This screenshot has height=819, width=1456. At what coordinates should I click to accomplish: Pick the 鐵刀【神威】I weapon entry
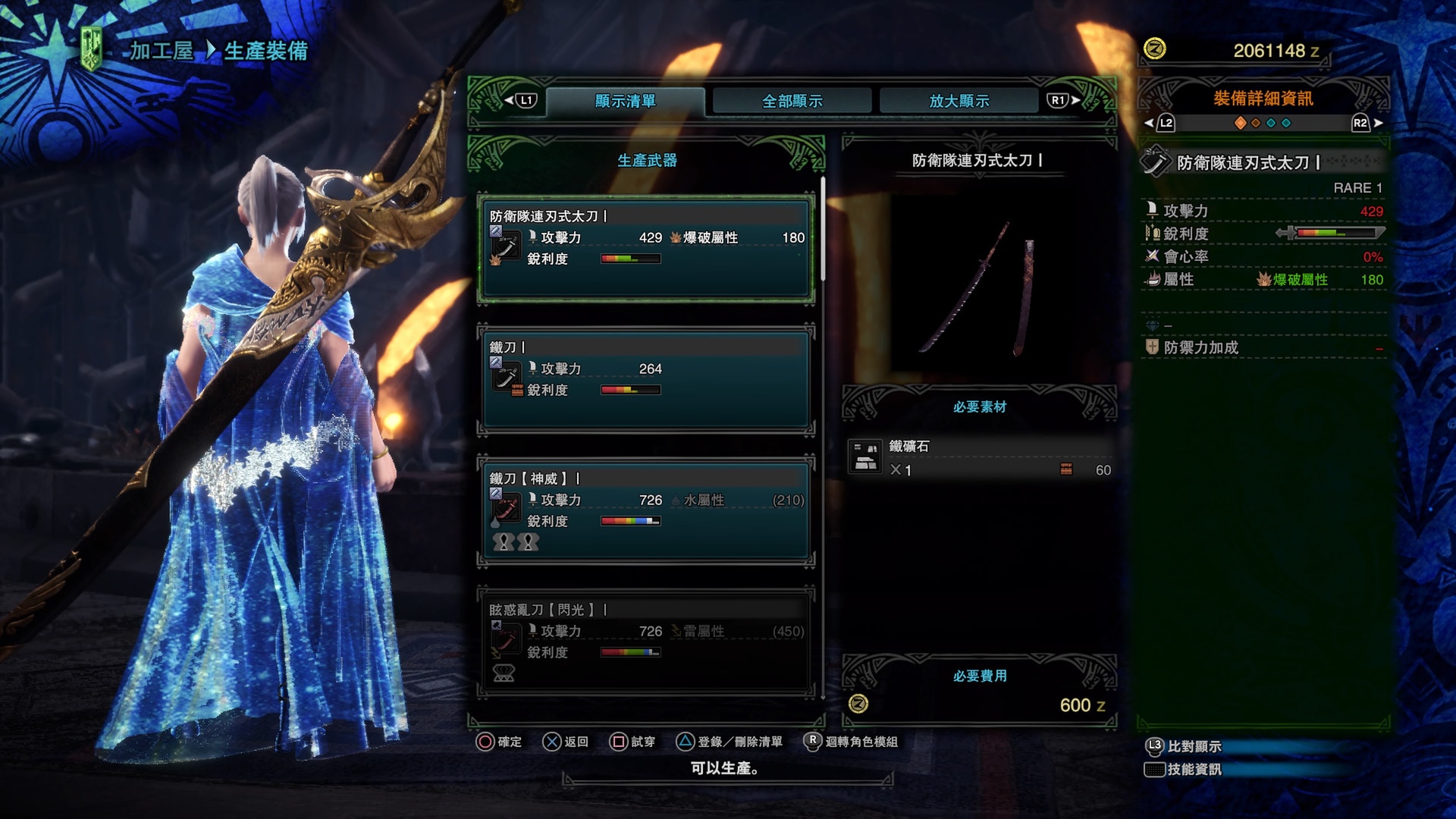click(646, 510)
